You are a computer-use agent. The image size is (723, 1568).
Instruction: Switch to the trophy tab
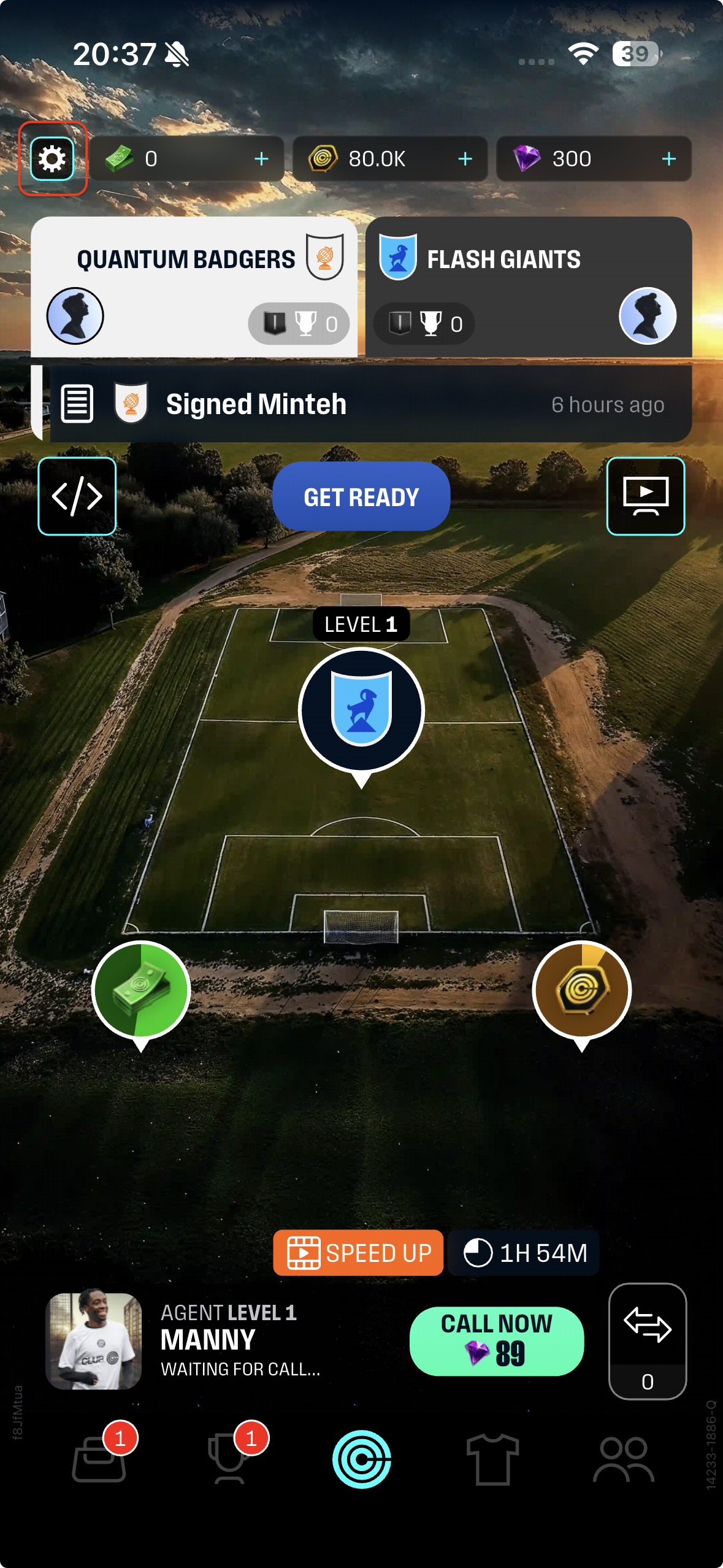229,1459
